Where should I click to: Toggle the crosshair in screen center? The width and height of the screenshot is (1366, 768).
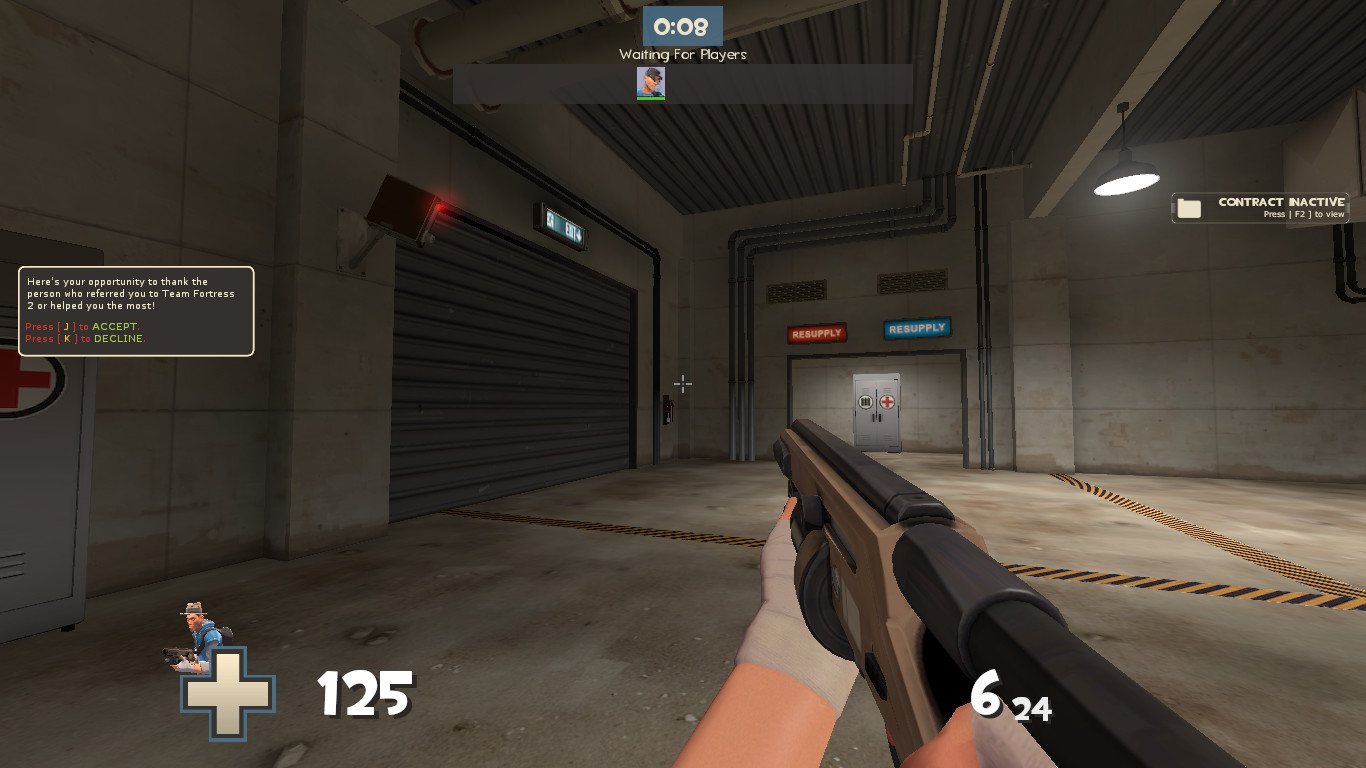(683, 384)
